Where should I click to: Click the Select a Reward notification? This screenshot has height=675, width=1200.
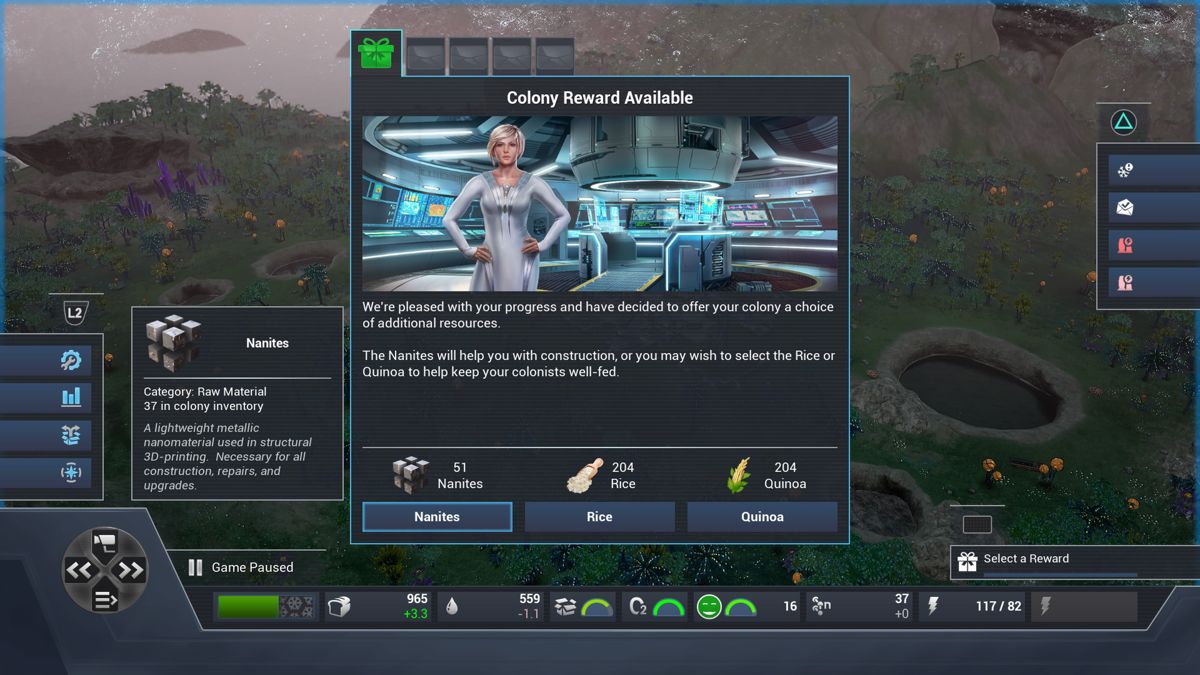tap(1045, 560)
